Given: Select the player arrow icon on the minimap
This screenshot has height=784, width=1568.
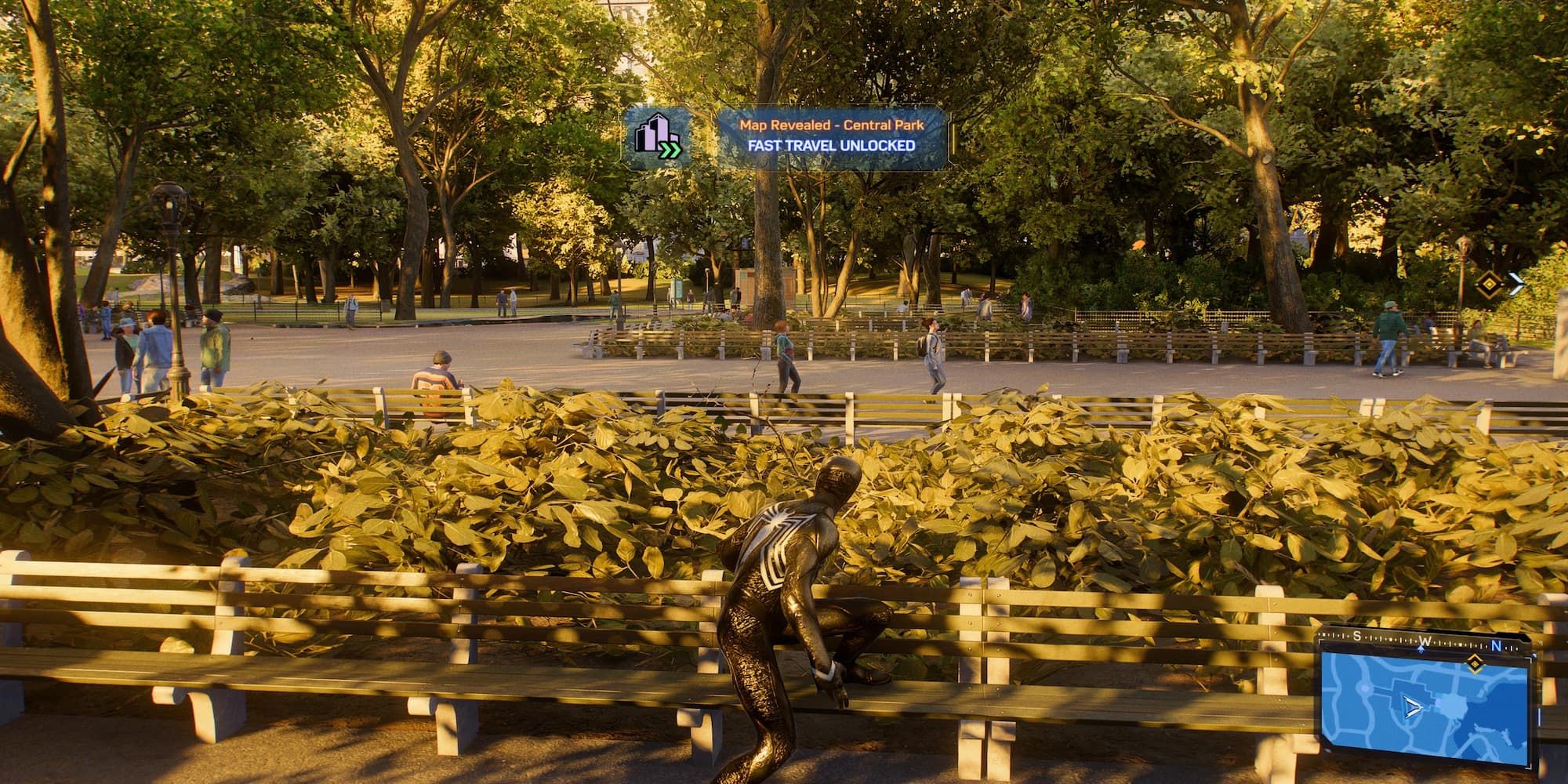Looking at the screenshot, I should coord(1413,707).
